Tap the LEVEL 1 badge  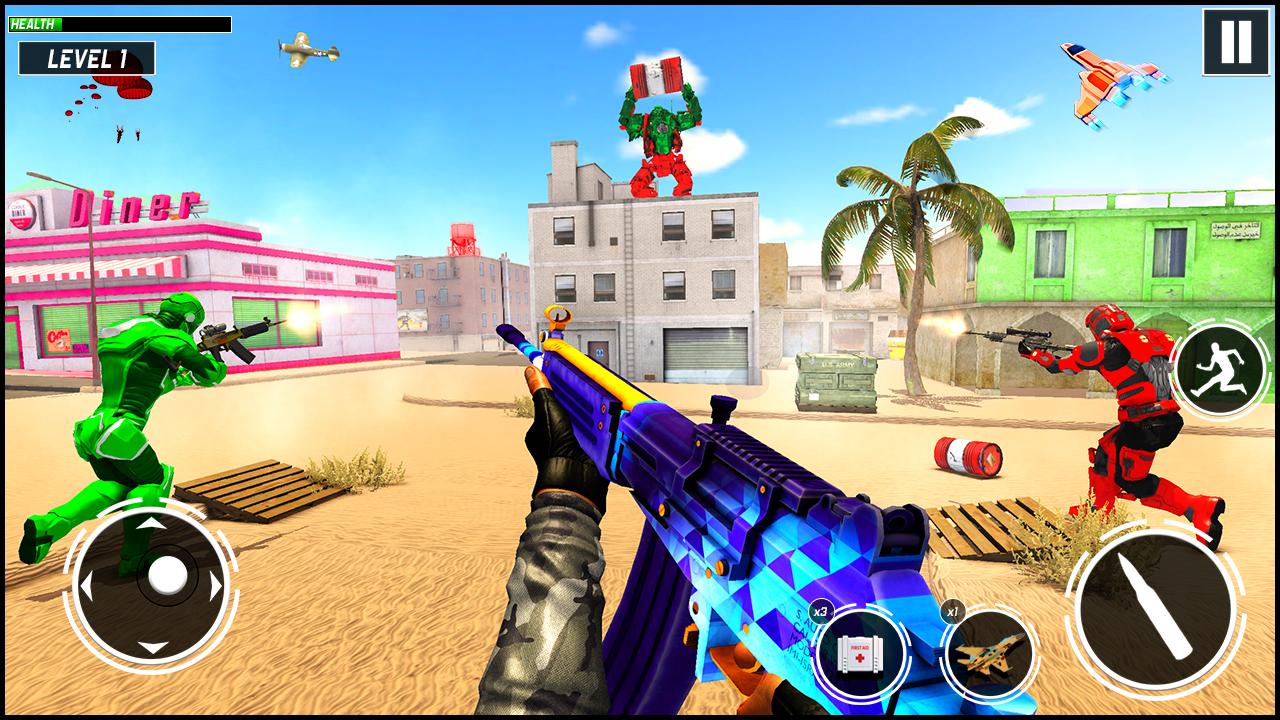(86, 56)
